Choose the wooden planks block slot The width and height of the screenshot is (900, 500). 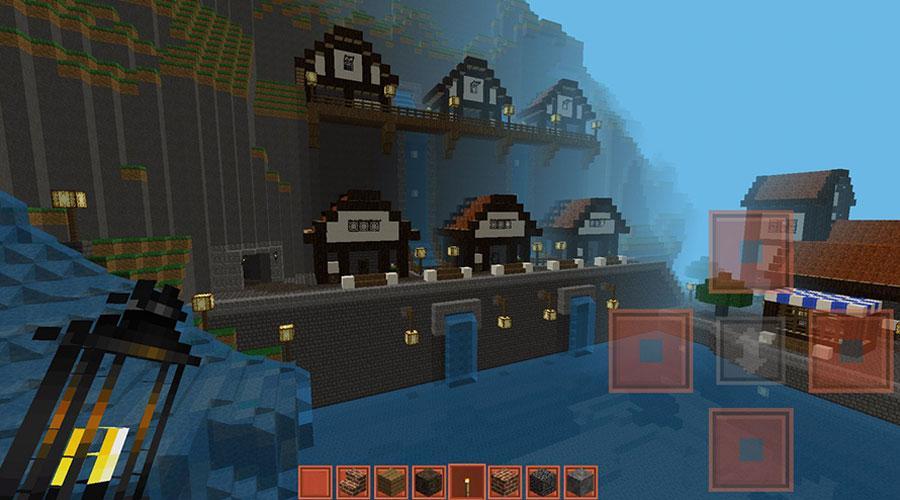[389, 482]
